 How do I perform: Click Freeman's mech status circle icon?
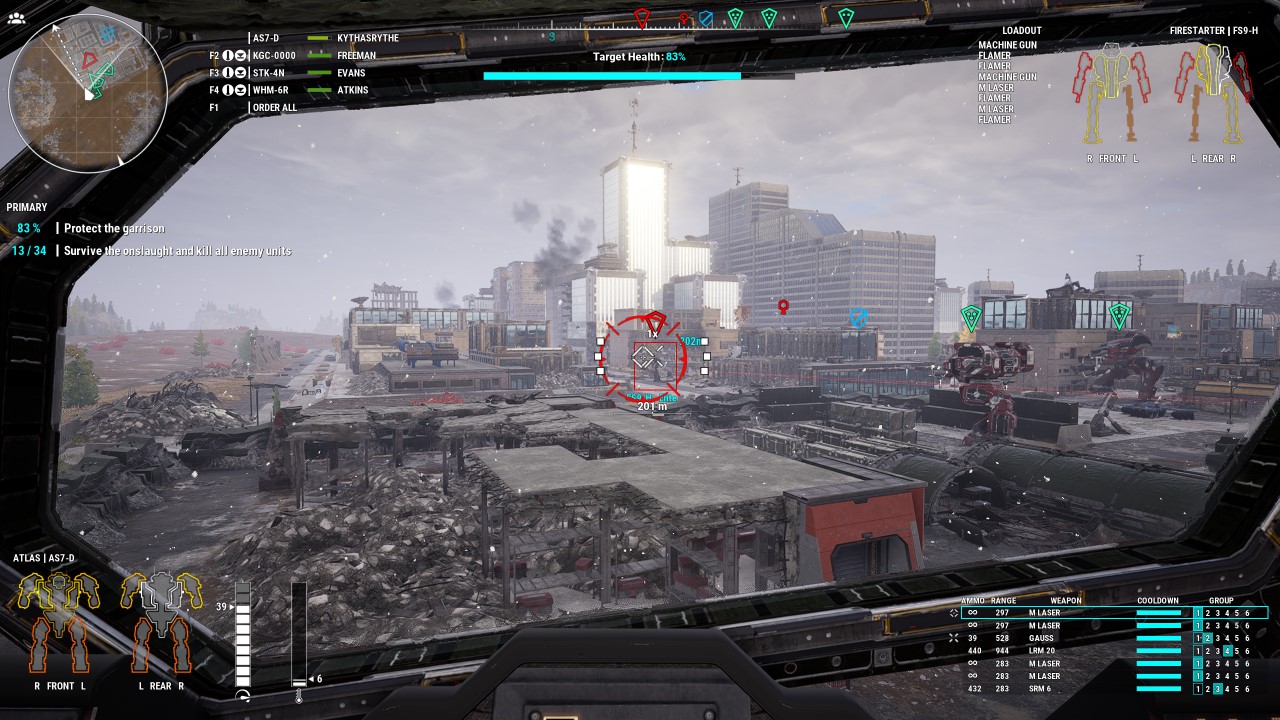(228, 55)
